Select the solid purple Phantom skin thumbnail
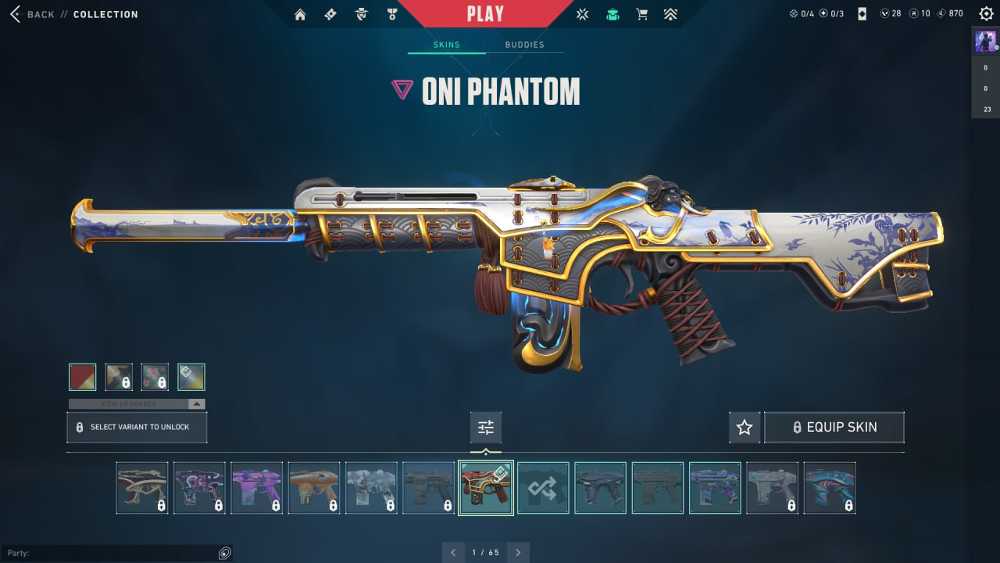 257,488
